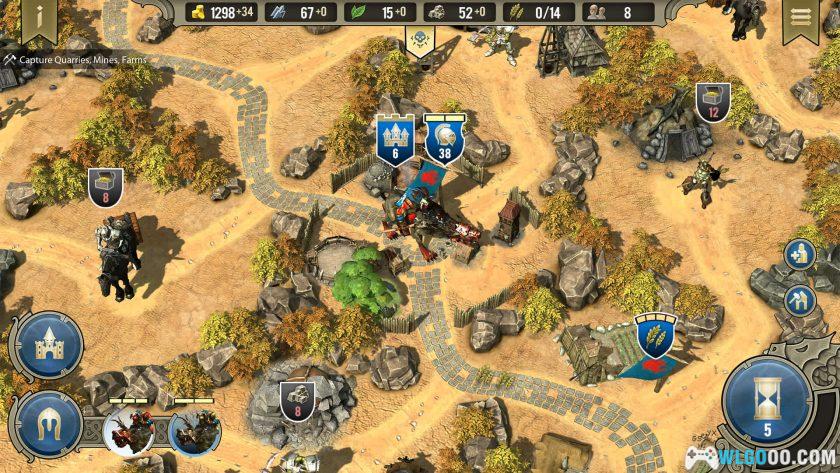Screen dimensions: 840x473
Task: Open the hamburger main menu
Action: 800,18
